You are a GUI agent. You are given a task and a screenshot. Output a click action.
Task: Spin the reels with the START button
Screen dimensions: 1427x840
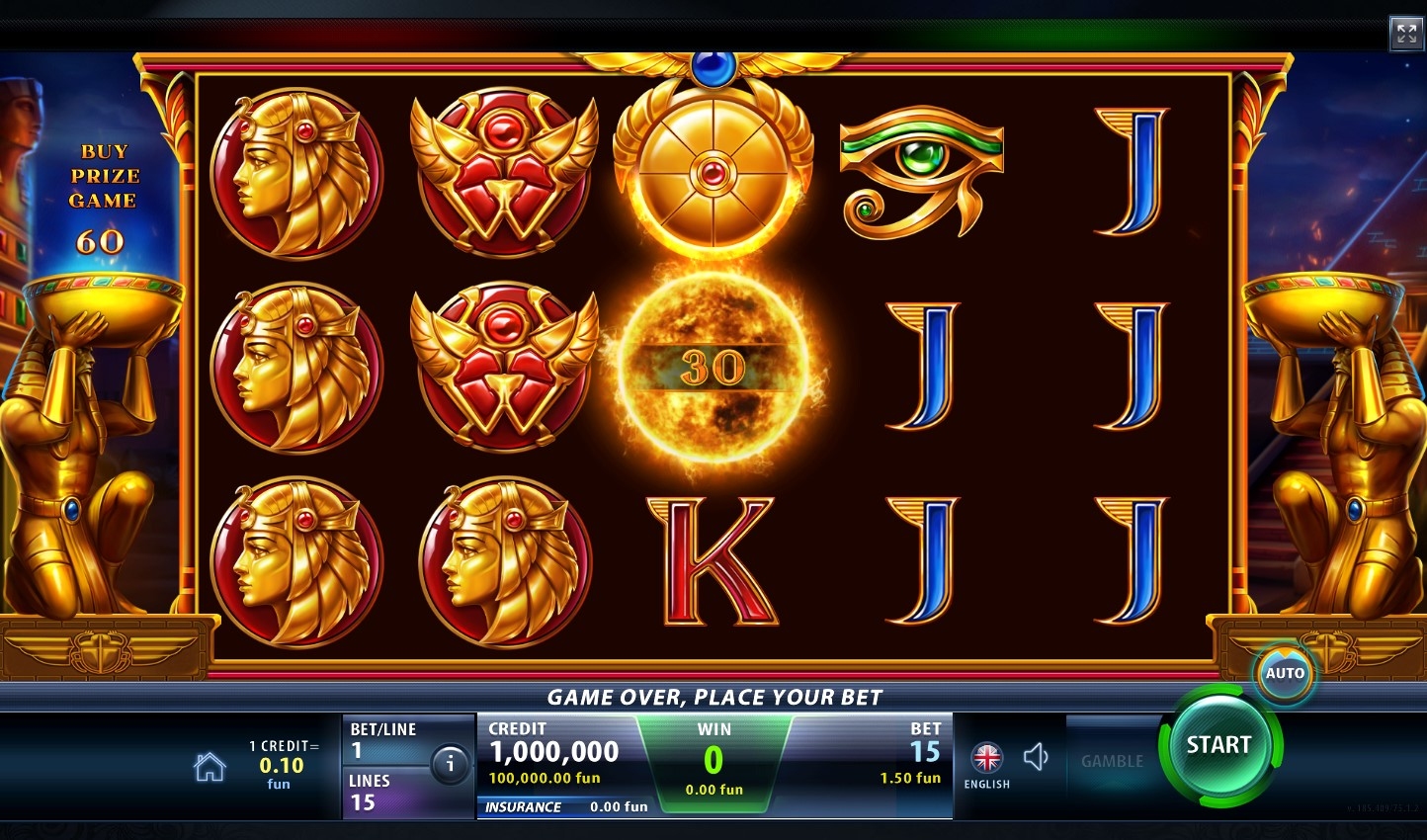1218,745
